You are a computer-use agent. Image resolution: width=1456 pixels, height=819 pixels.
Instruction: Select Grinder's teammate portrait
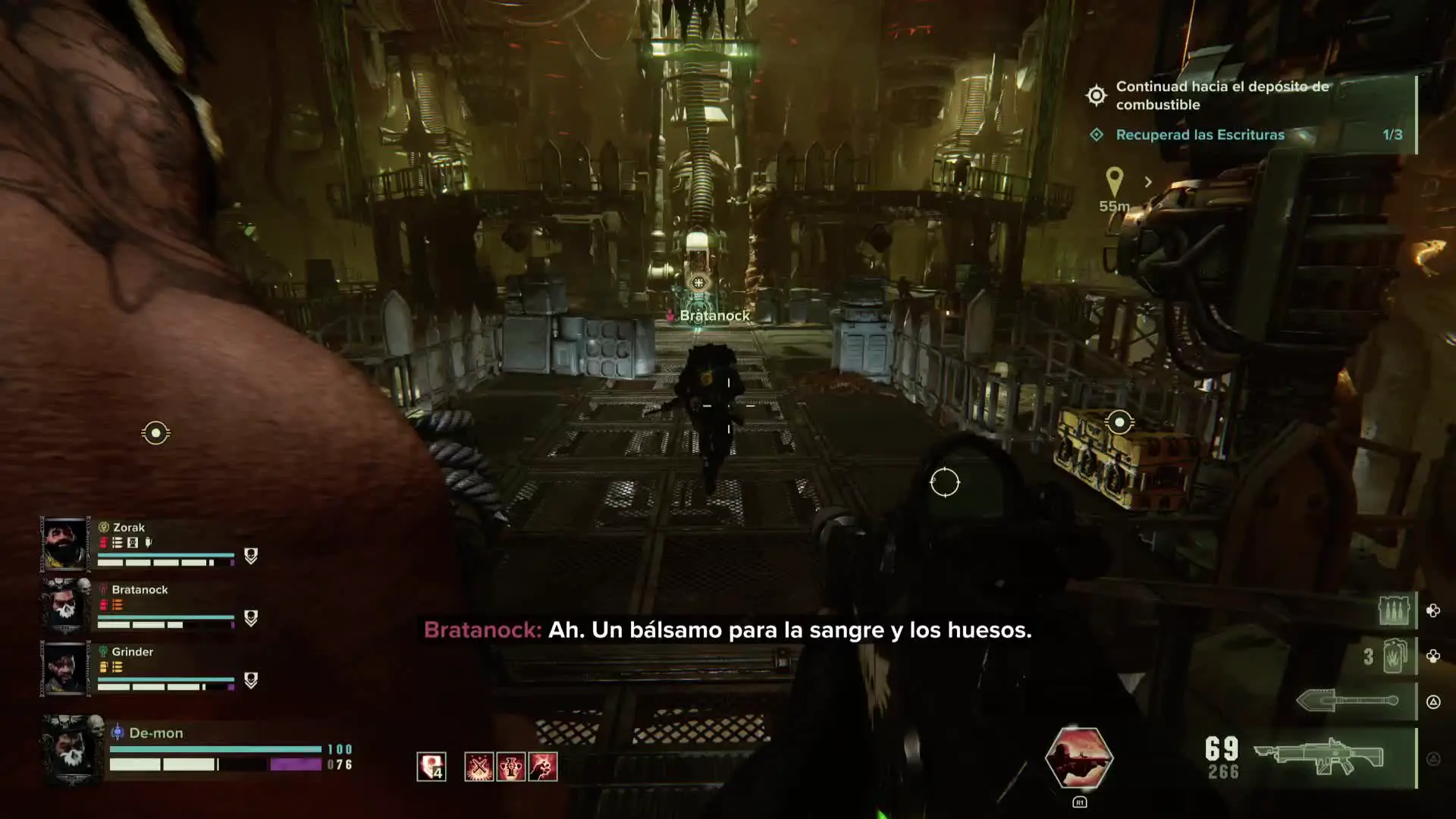tap(65, 669)
